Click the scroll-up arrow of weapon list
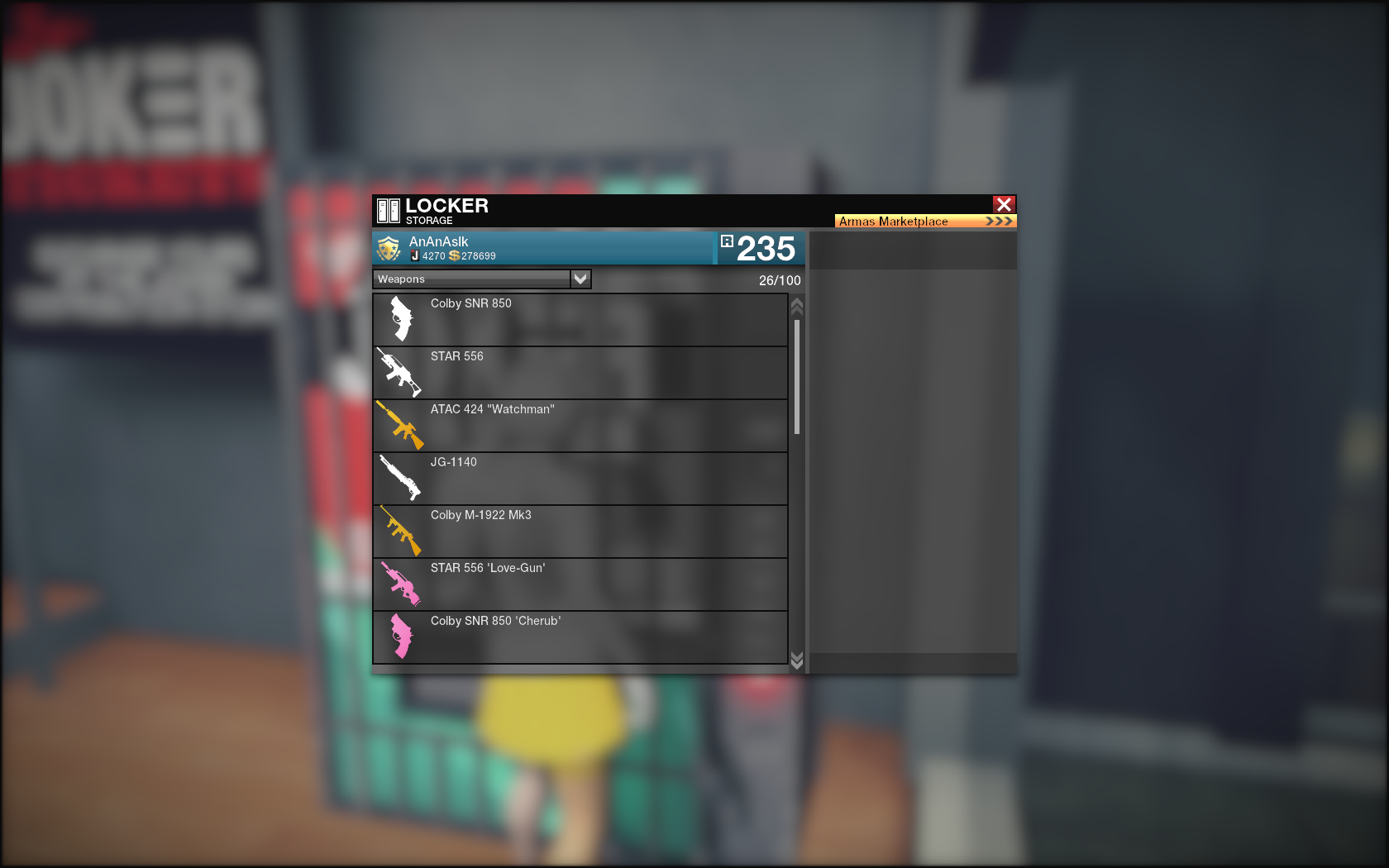 coord(797,307)
